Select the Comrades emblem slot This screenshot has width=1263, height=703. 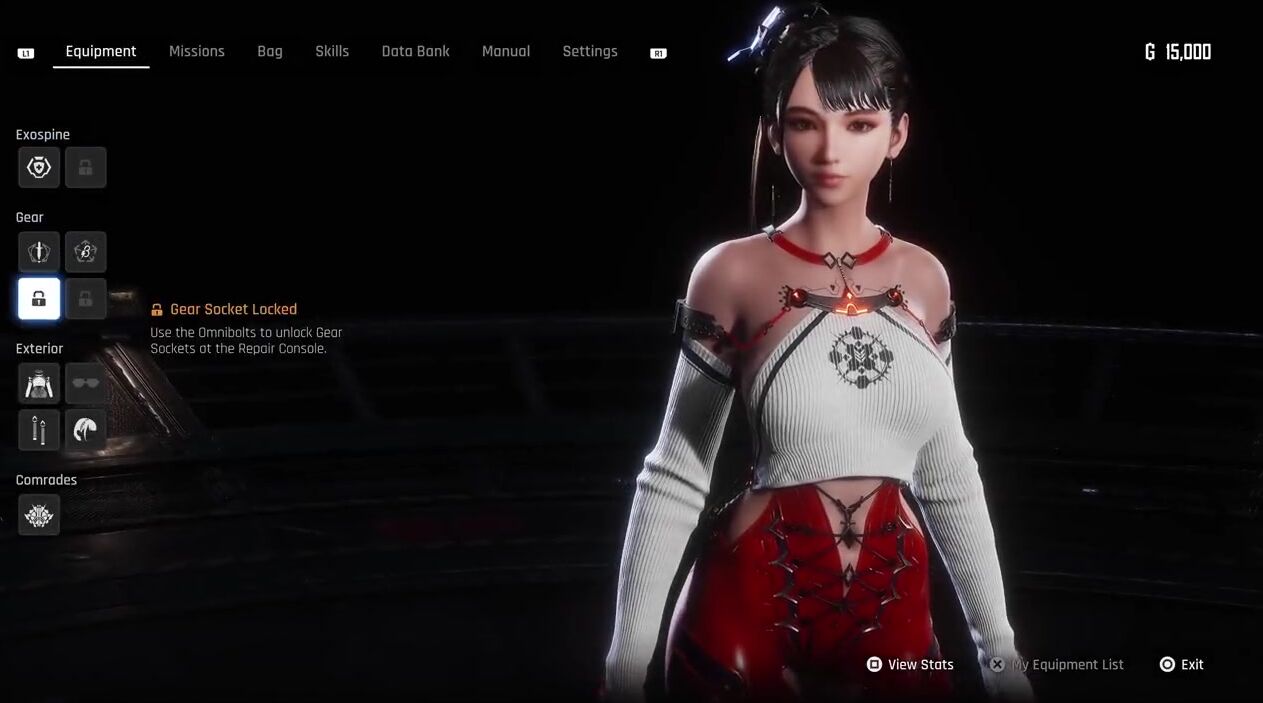[x=39, y=515]
